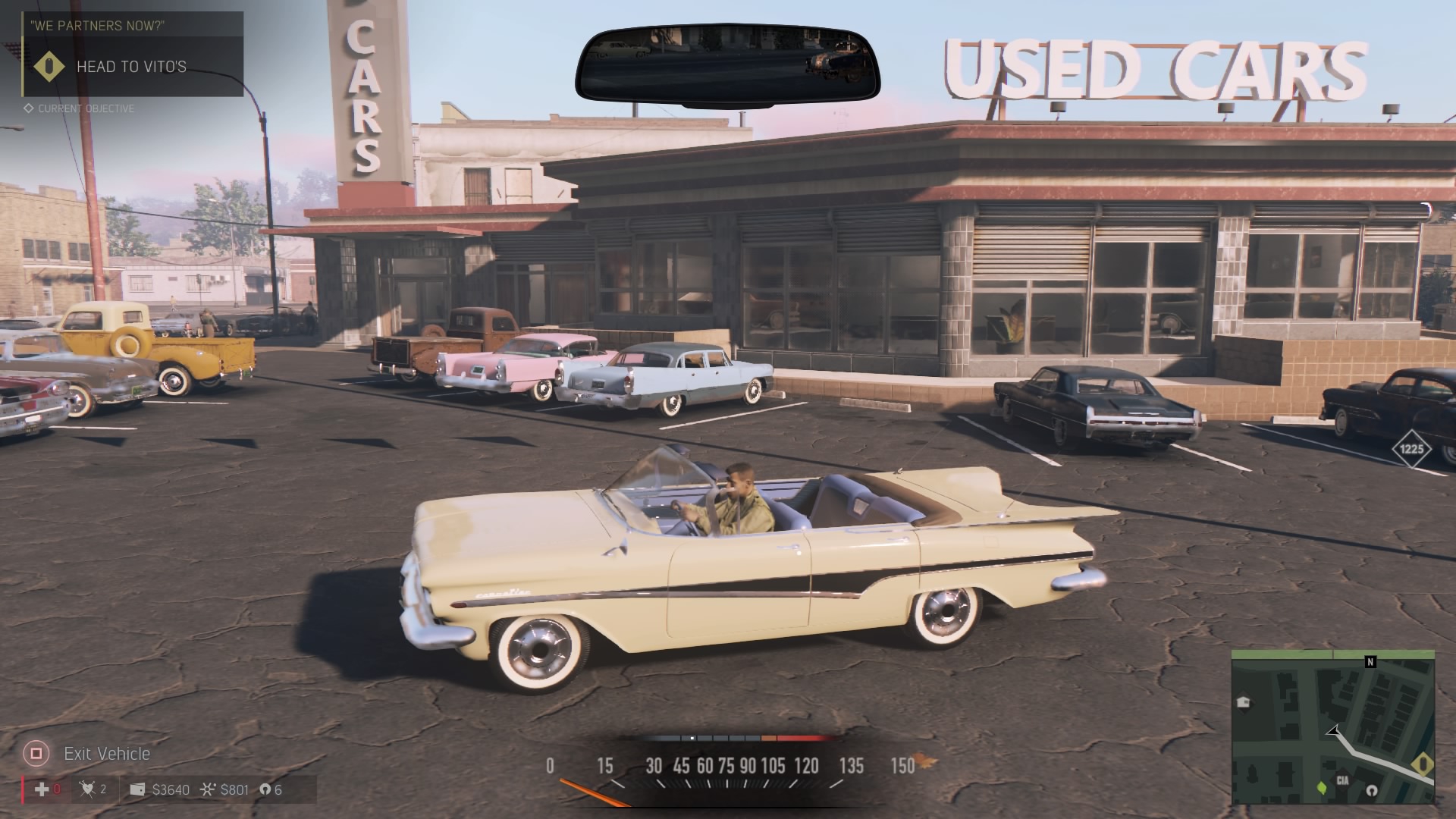The height and width of the screenshot is (819, 1456).
Task: Select the medical cross adrenaline shot icon
Action: pos(42,789)
